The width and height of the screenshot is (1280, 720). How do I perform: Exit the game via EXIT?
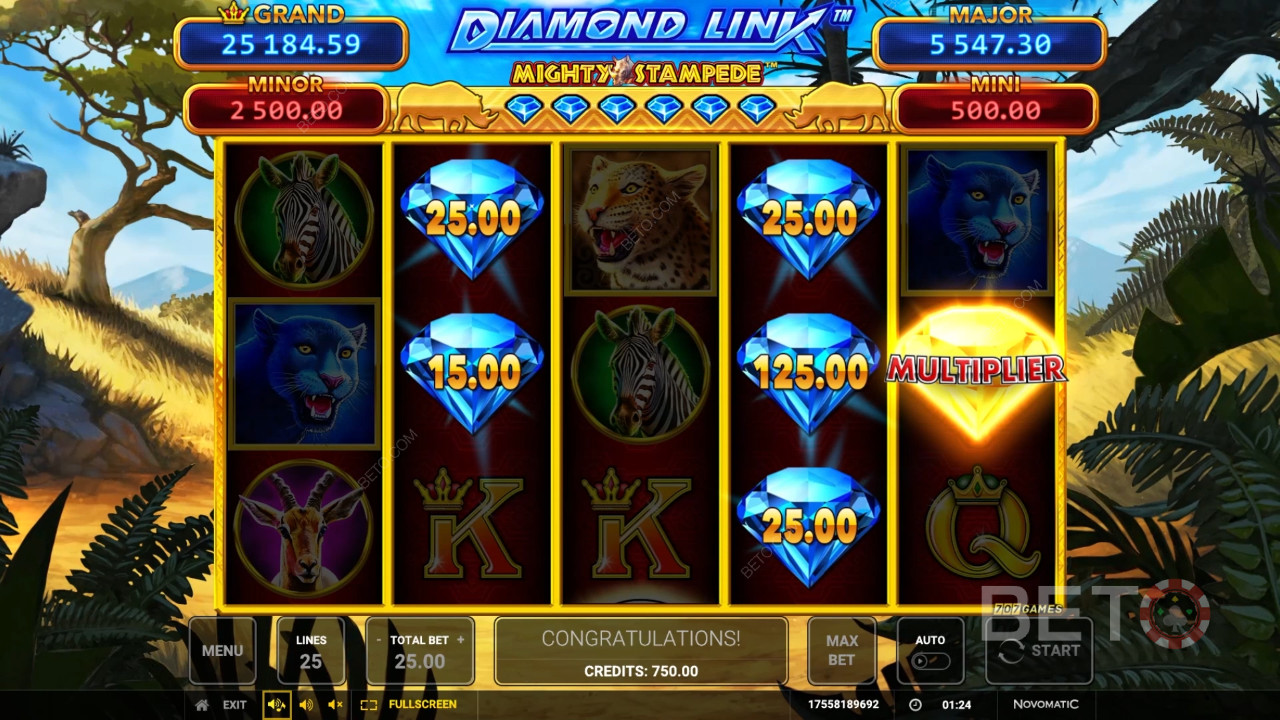coord(234,705)
